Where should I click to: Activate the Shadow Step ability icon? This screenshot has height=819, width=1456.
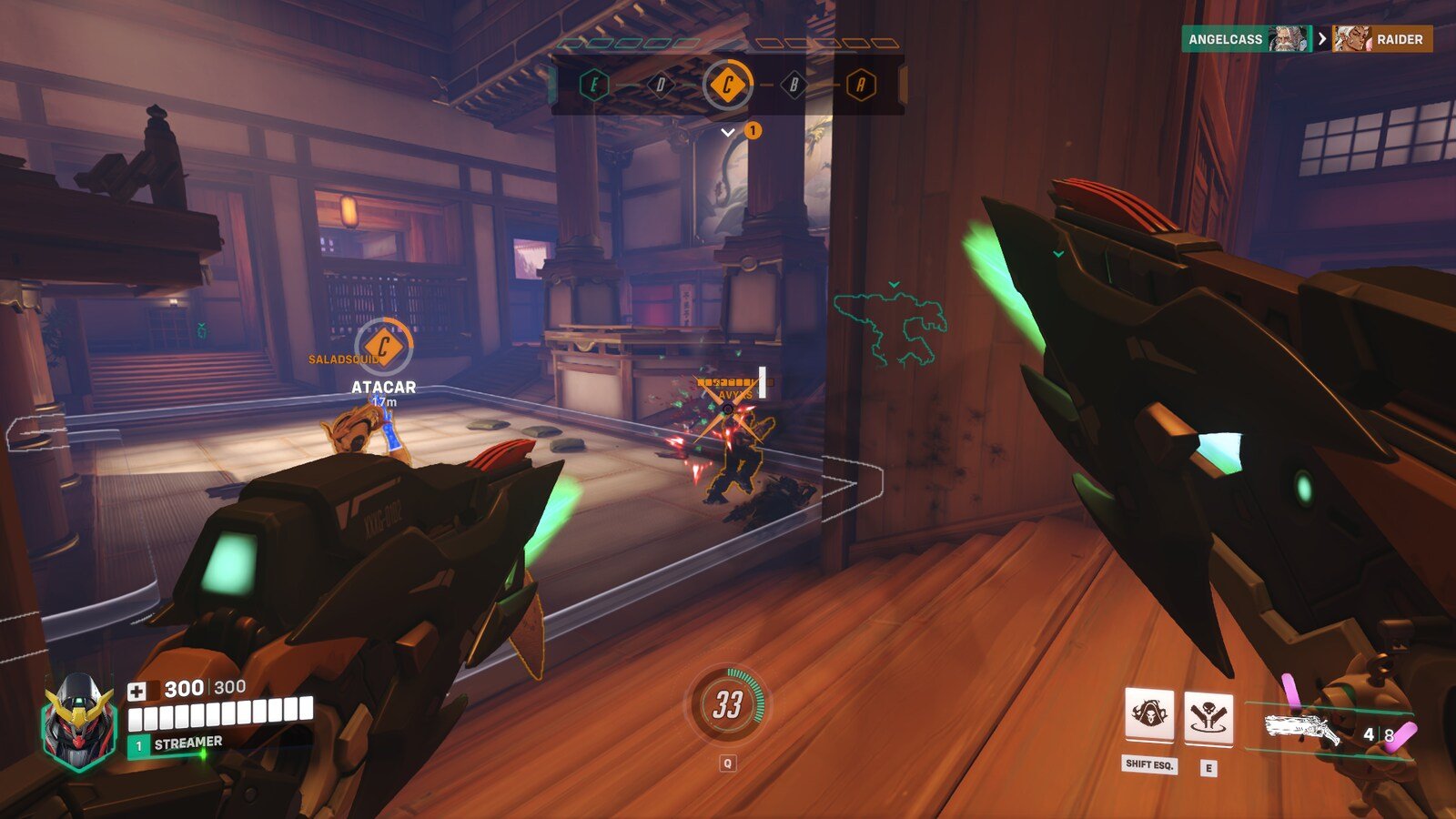tap(1208, 719)
